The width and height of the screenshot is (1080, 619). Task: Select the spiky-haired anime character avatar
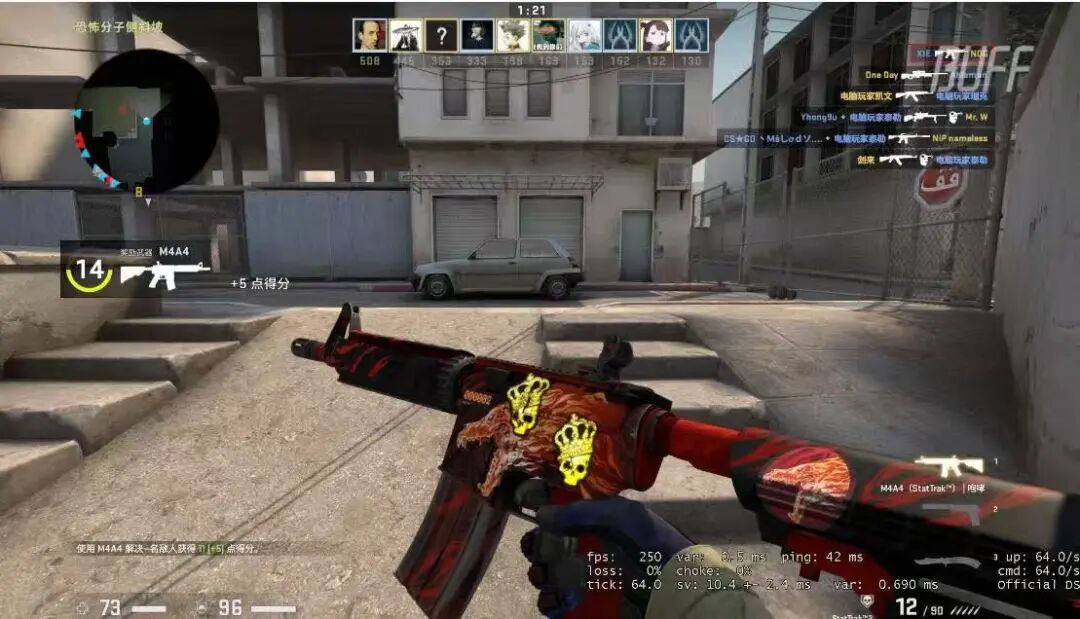512,36
